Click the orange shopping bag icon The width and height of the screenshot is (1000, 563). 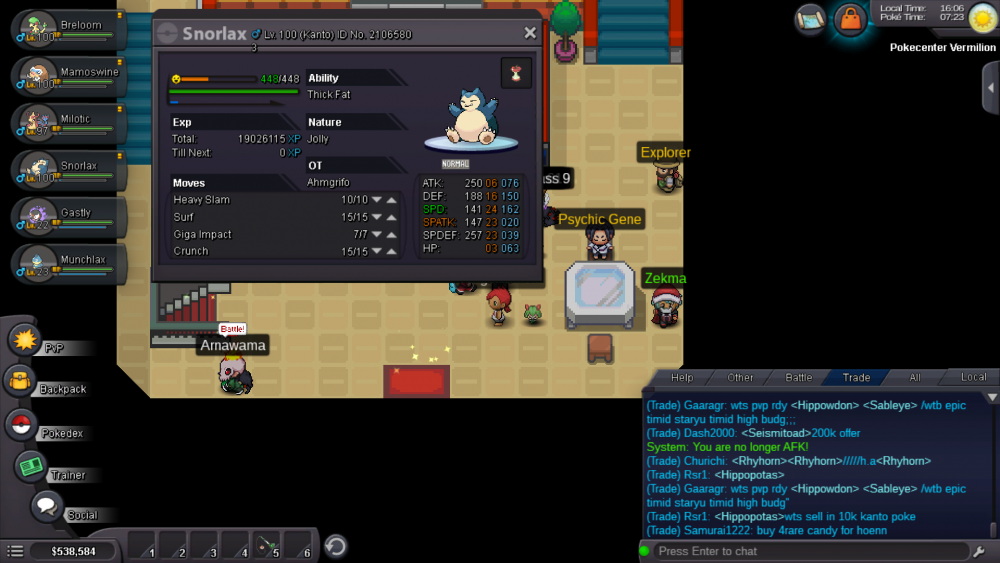850,19
